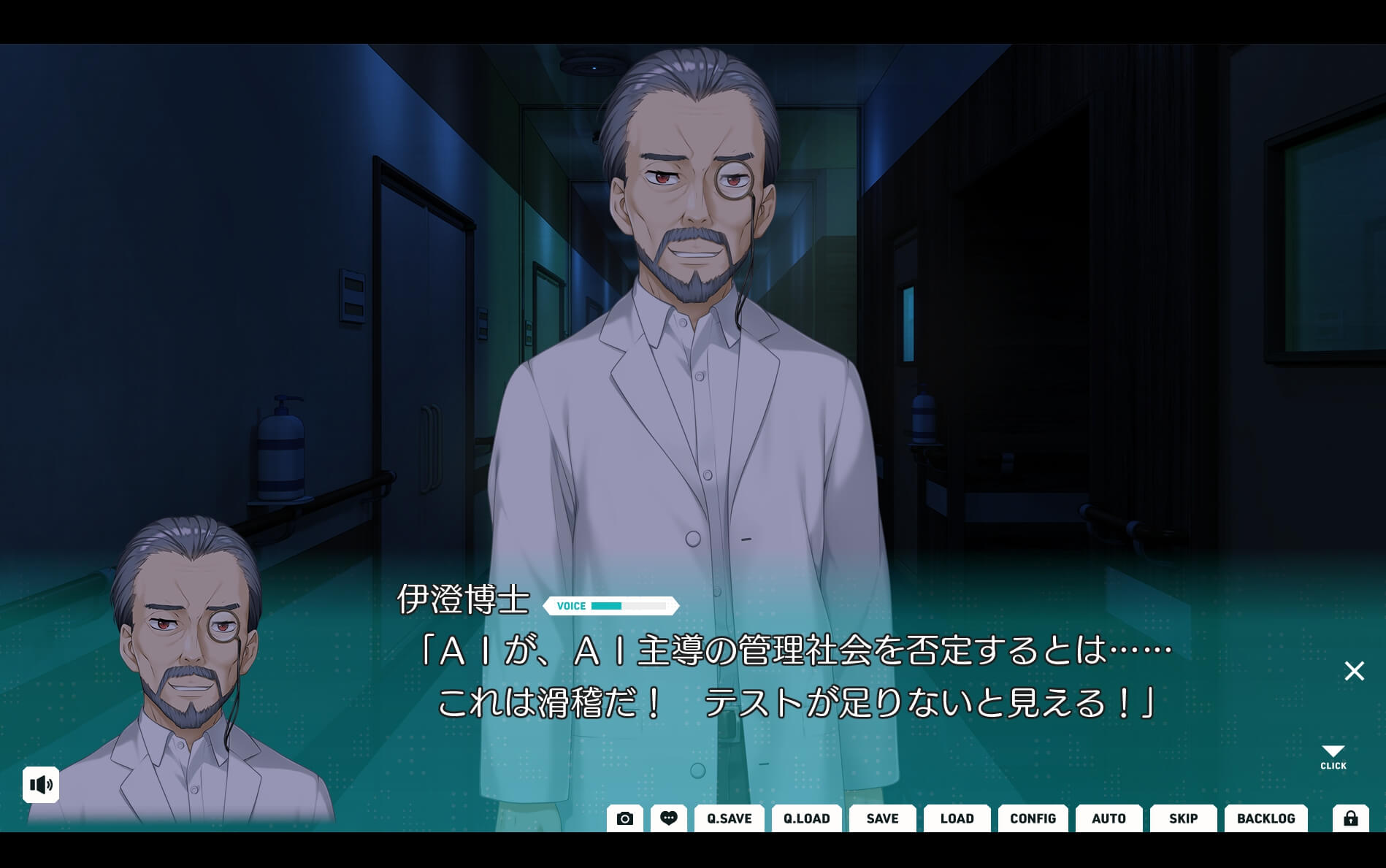Screen dimensions: 1386x868
Task: Open the BACKLOG text history
Action: (x=1266, y=818)
